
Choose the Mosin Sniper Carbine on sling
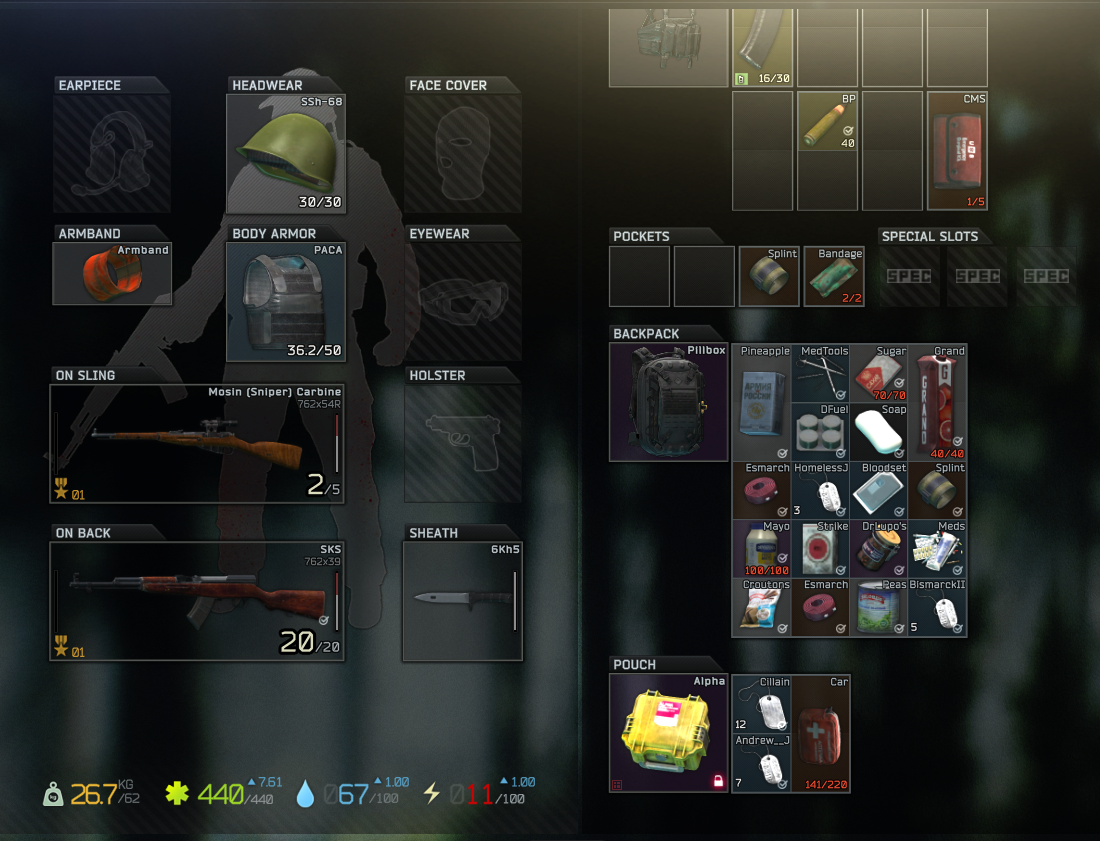coord(197,443)
